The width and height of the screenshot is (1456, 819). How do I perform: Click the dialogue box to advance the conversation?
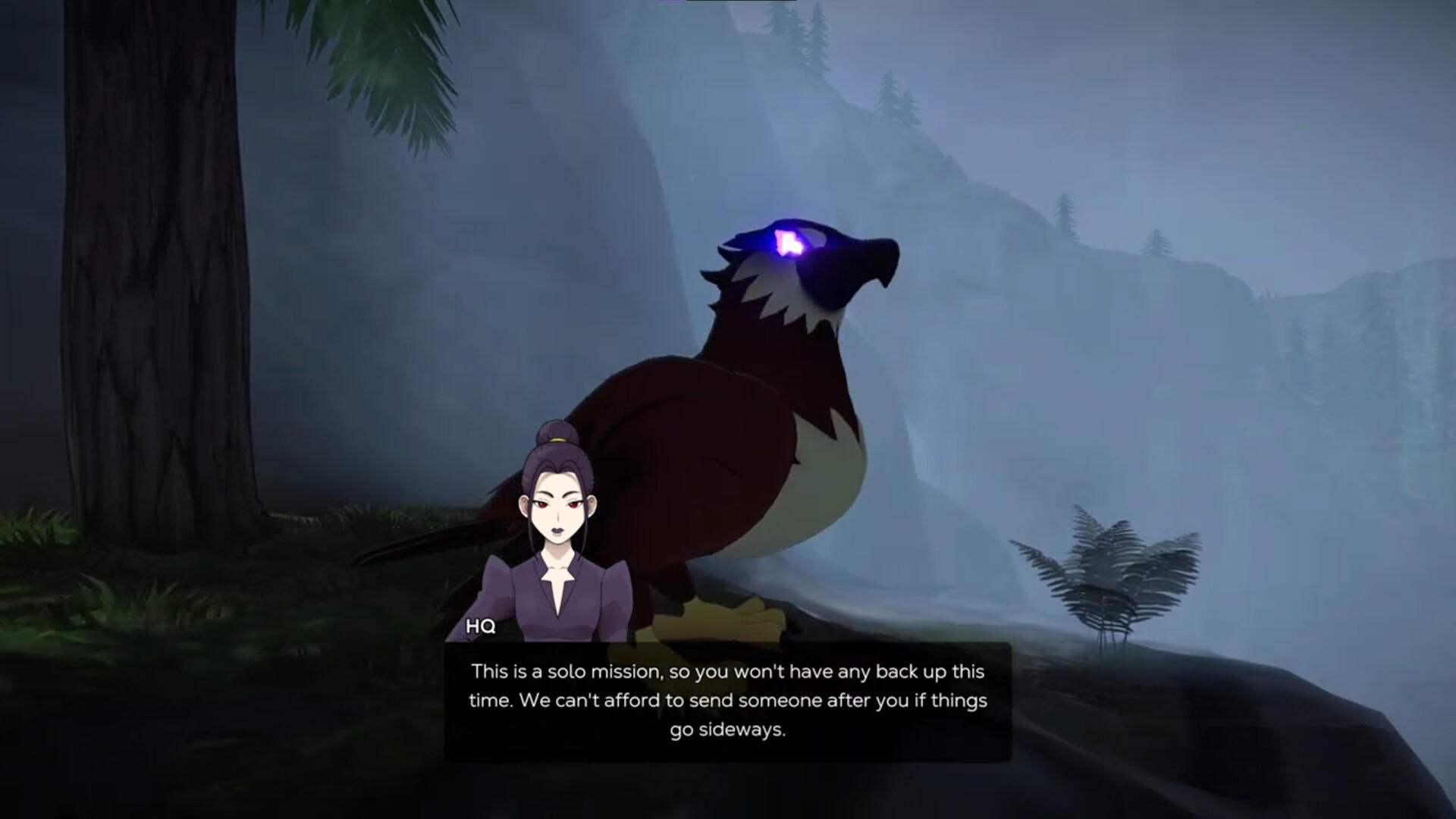tap(726, 699)
